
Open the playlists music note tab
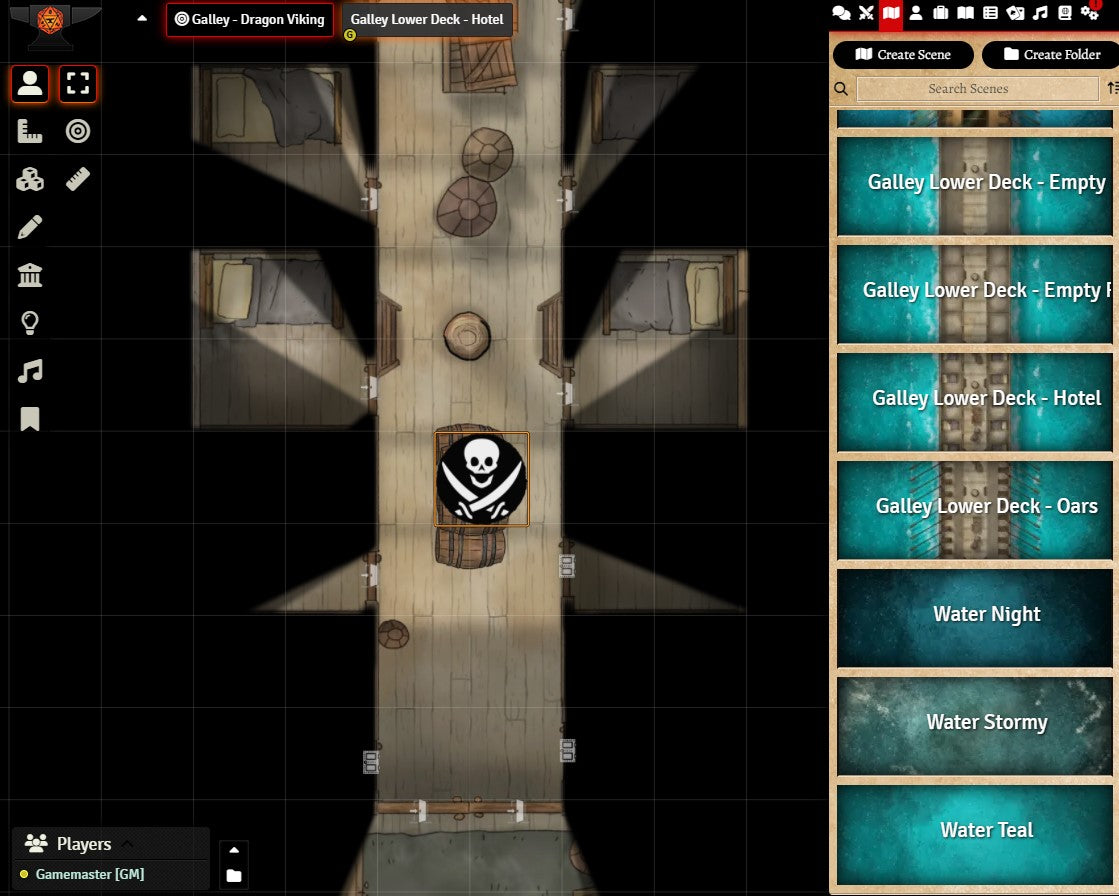click(1040, 13)
